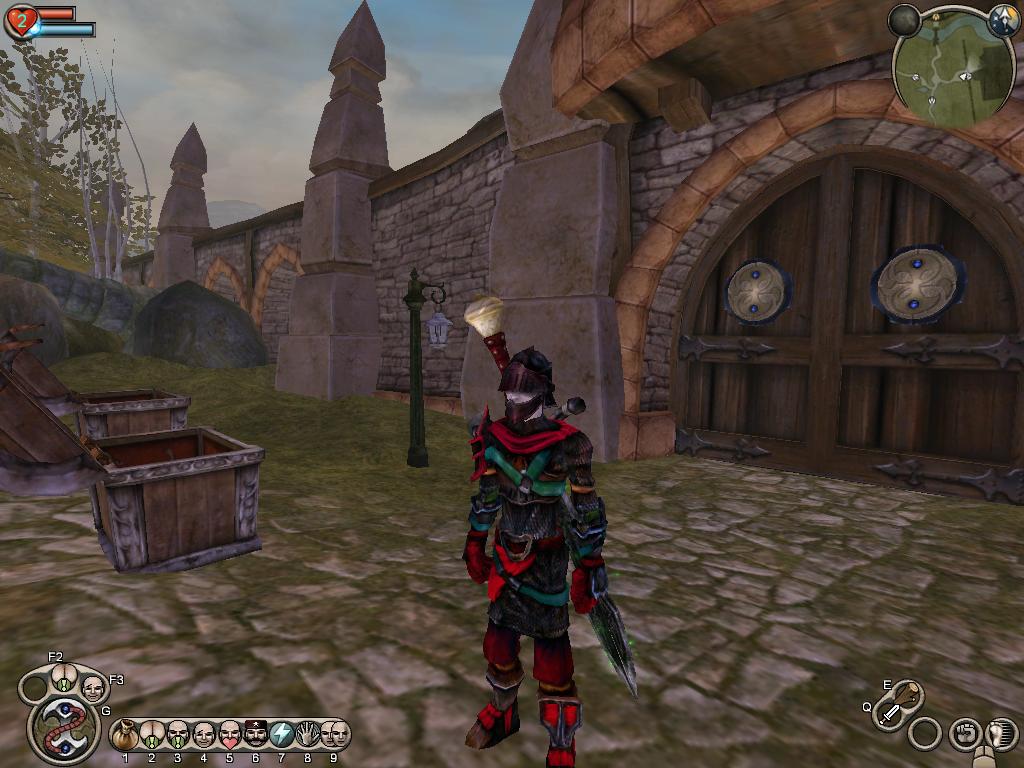This screenshot has height=768, width=1024.
Task: Click the clenched fist action icon
Action: pos(964,734)
